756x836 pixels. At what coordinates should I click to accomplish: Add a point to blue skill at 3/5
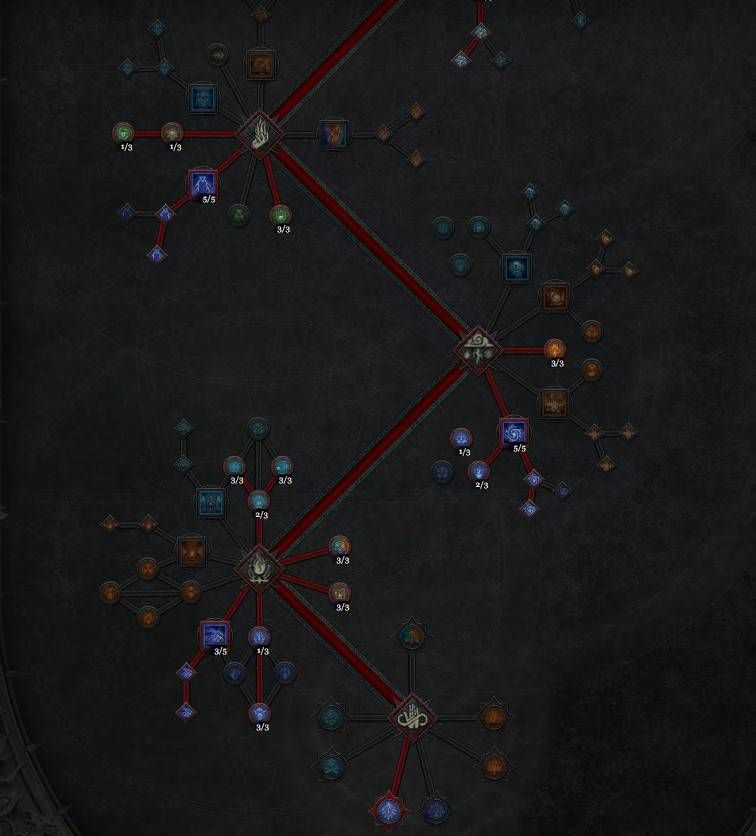pyautogui.click(x=214, y=634)
